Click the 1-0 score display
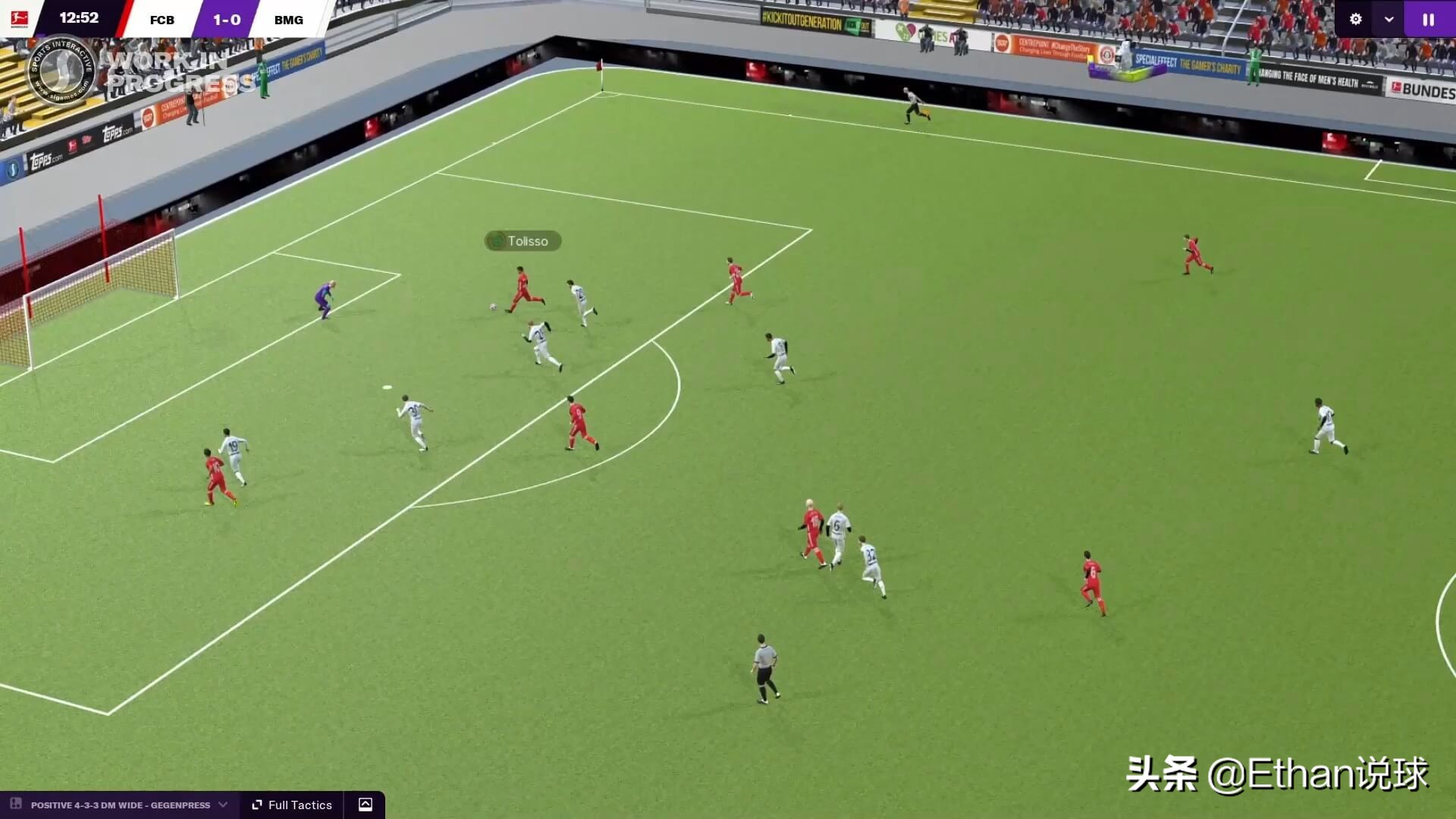 coord(225,19)
